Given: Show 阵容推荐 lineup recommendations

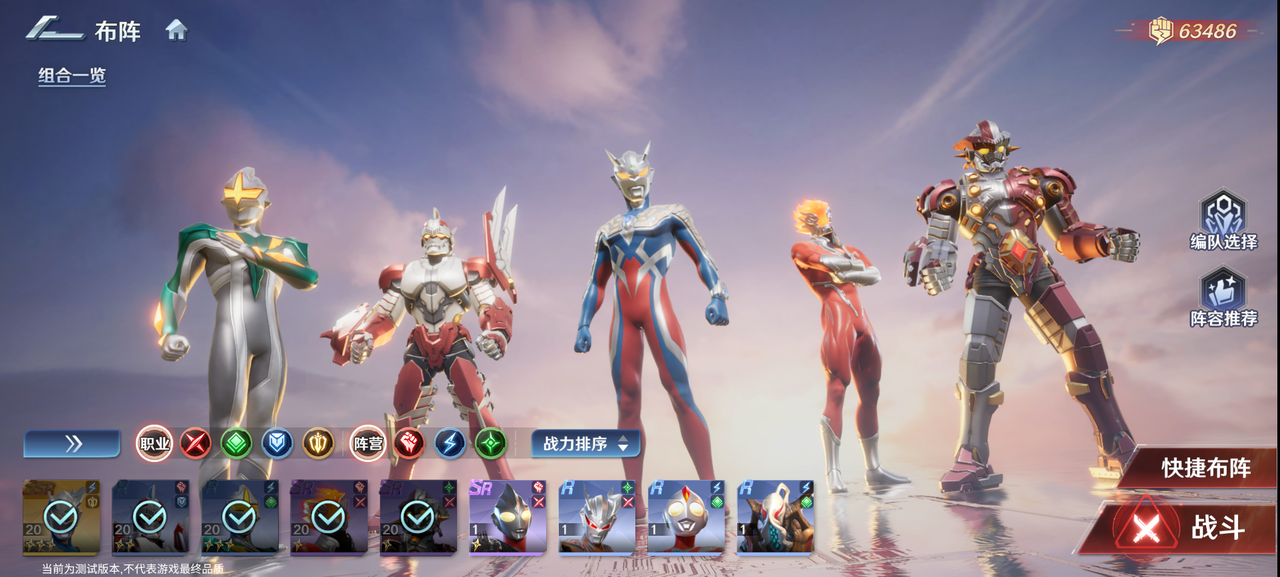Looking at the screenshot, I should 1223,297.
